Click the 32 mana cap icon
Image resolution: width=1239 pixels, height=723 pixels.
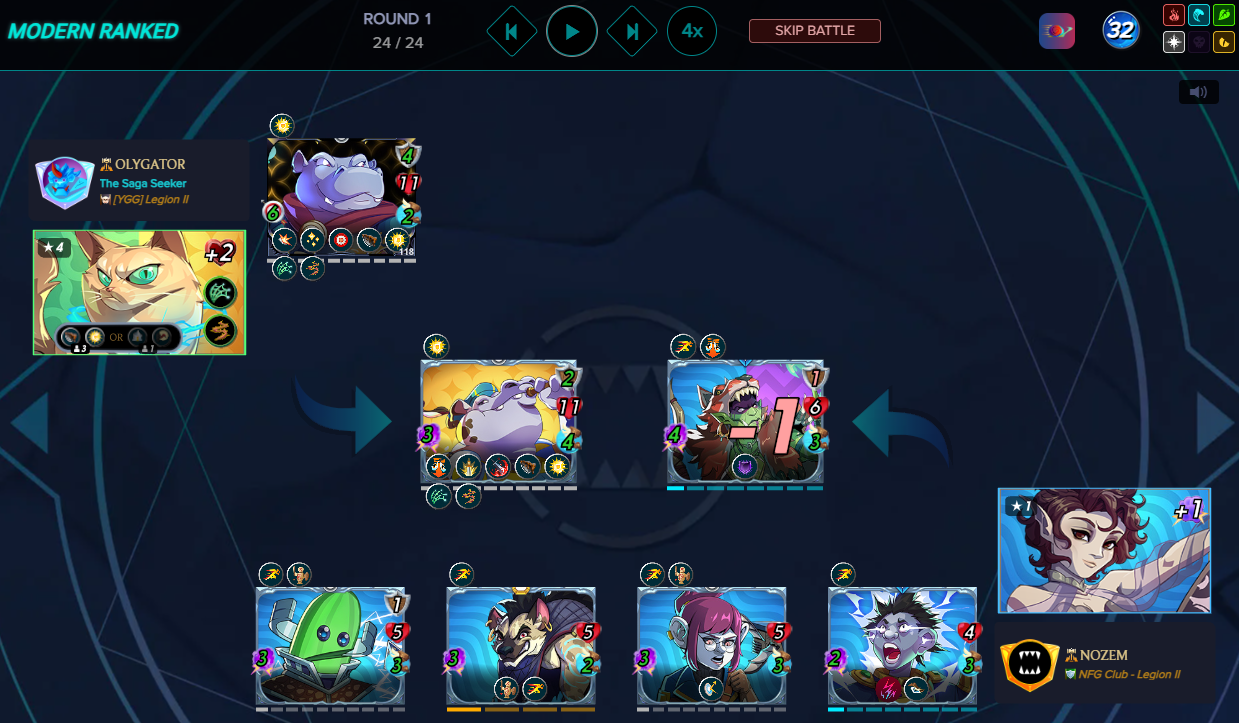[1121, 31]
